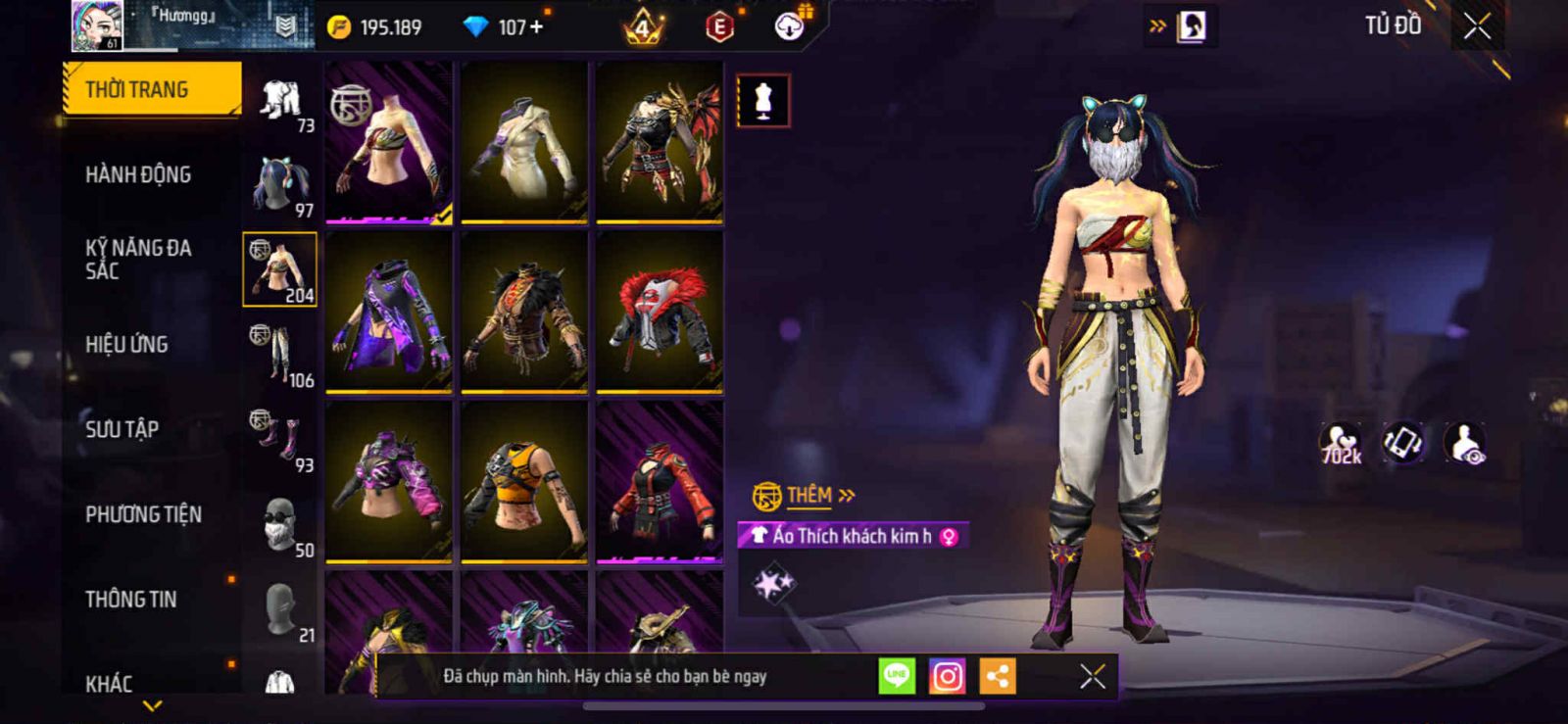Choose the purple hooded jacket item
This screenshot has width=1568, height=724.
(389, 312)
